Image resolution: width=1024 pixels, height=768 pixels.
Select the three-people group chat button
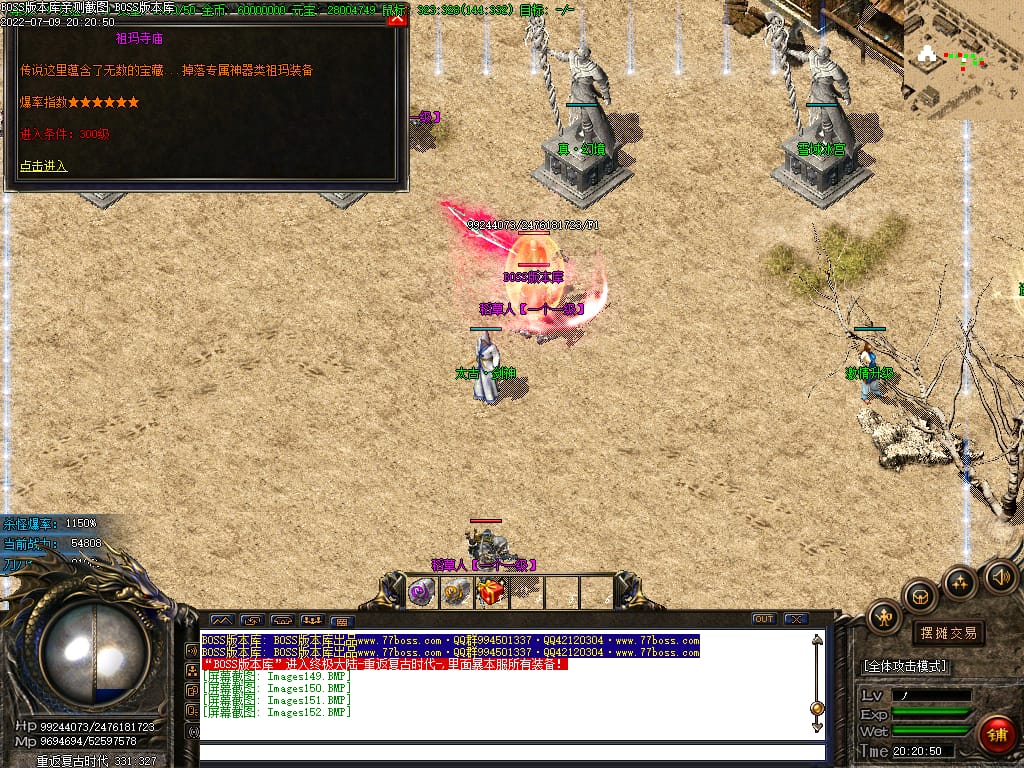tap(312, 620)
